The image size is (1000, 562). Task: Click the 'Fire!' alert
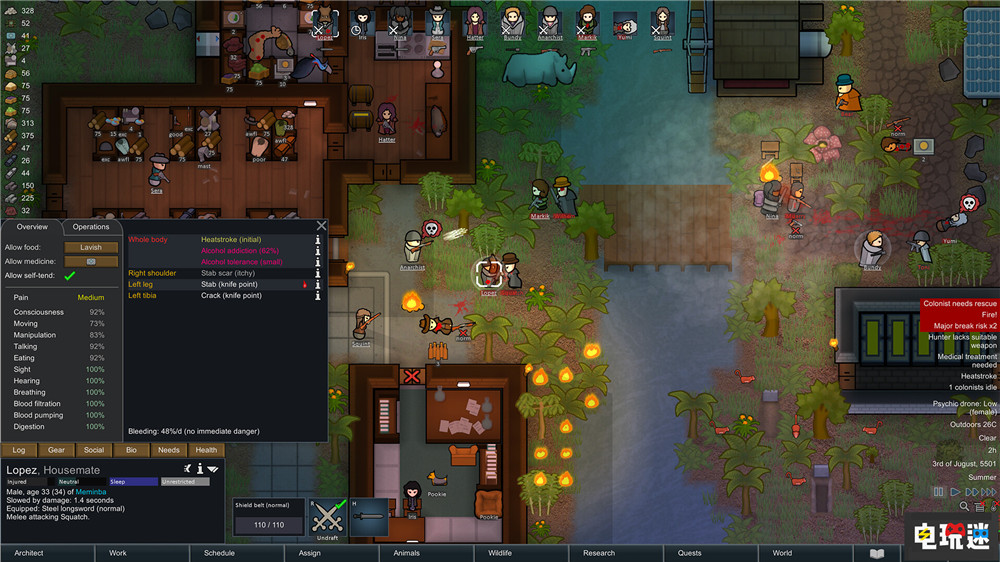[958, 314]
